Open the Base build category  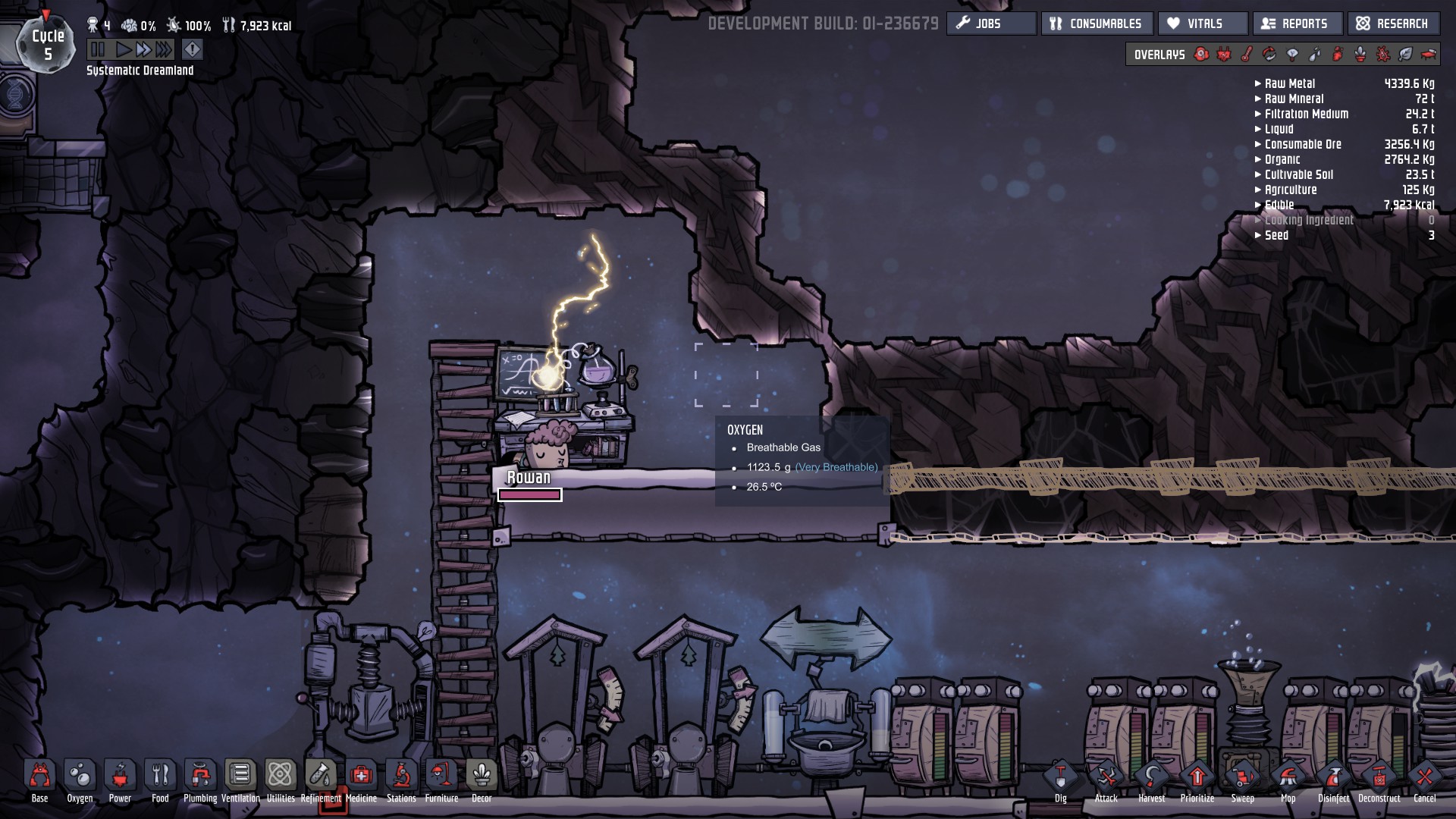39,777
